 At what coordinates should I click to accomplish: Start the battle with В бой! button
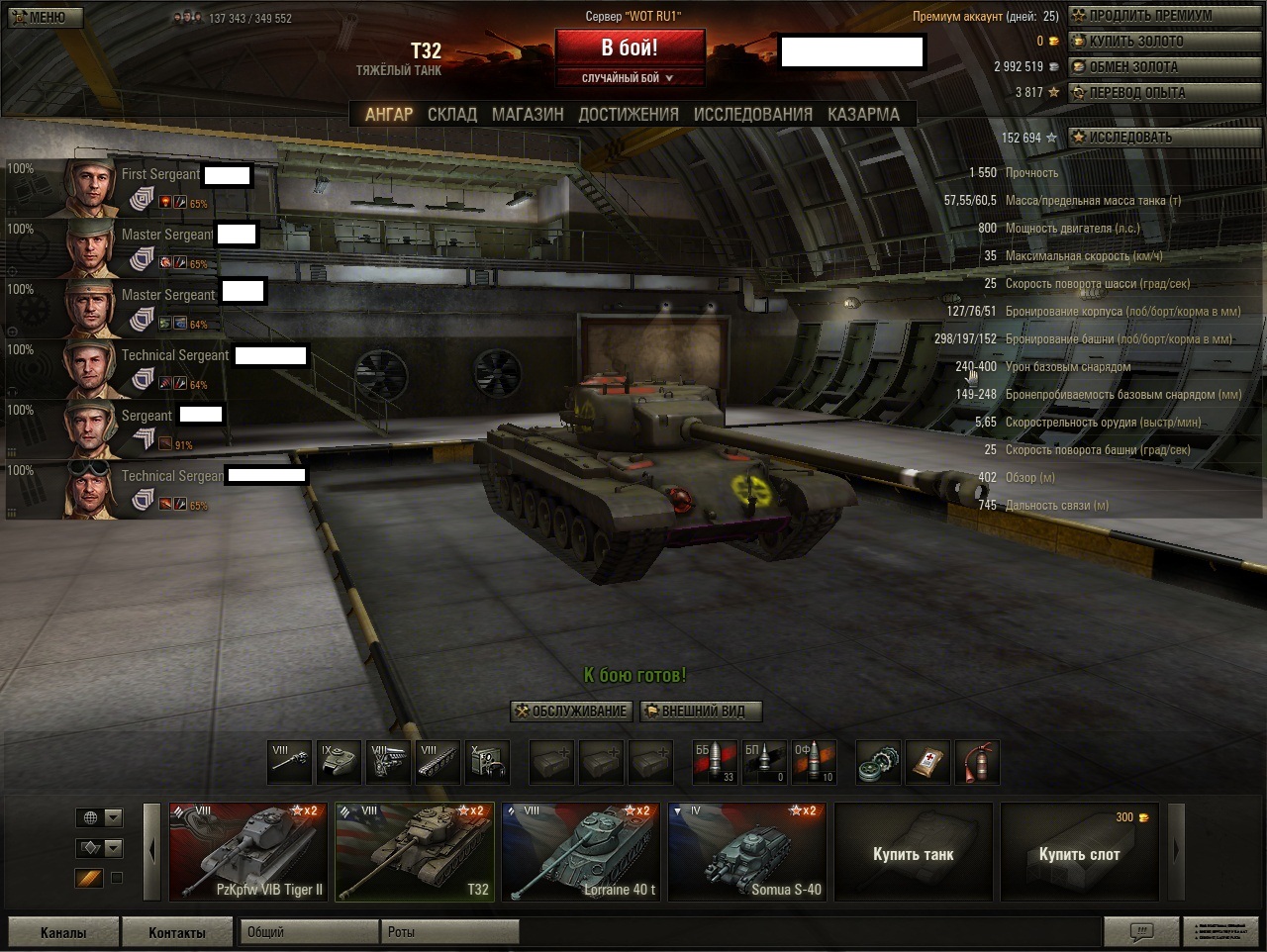[630, 48]
